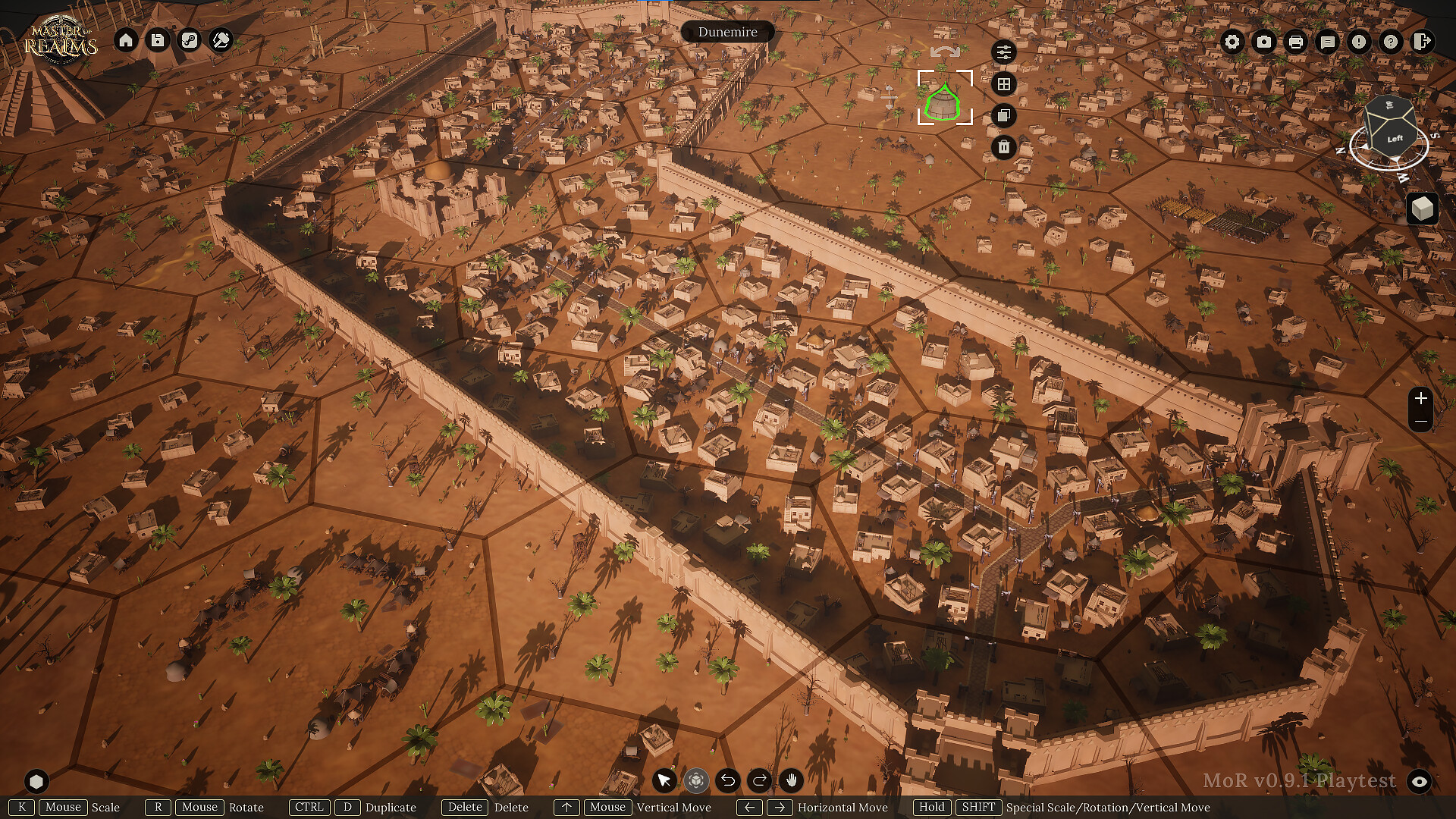Open the object adjustment sliders button
Image resolution: width=1456 pixels, height=819 pixels.
coord(1004,52)
